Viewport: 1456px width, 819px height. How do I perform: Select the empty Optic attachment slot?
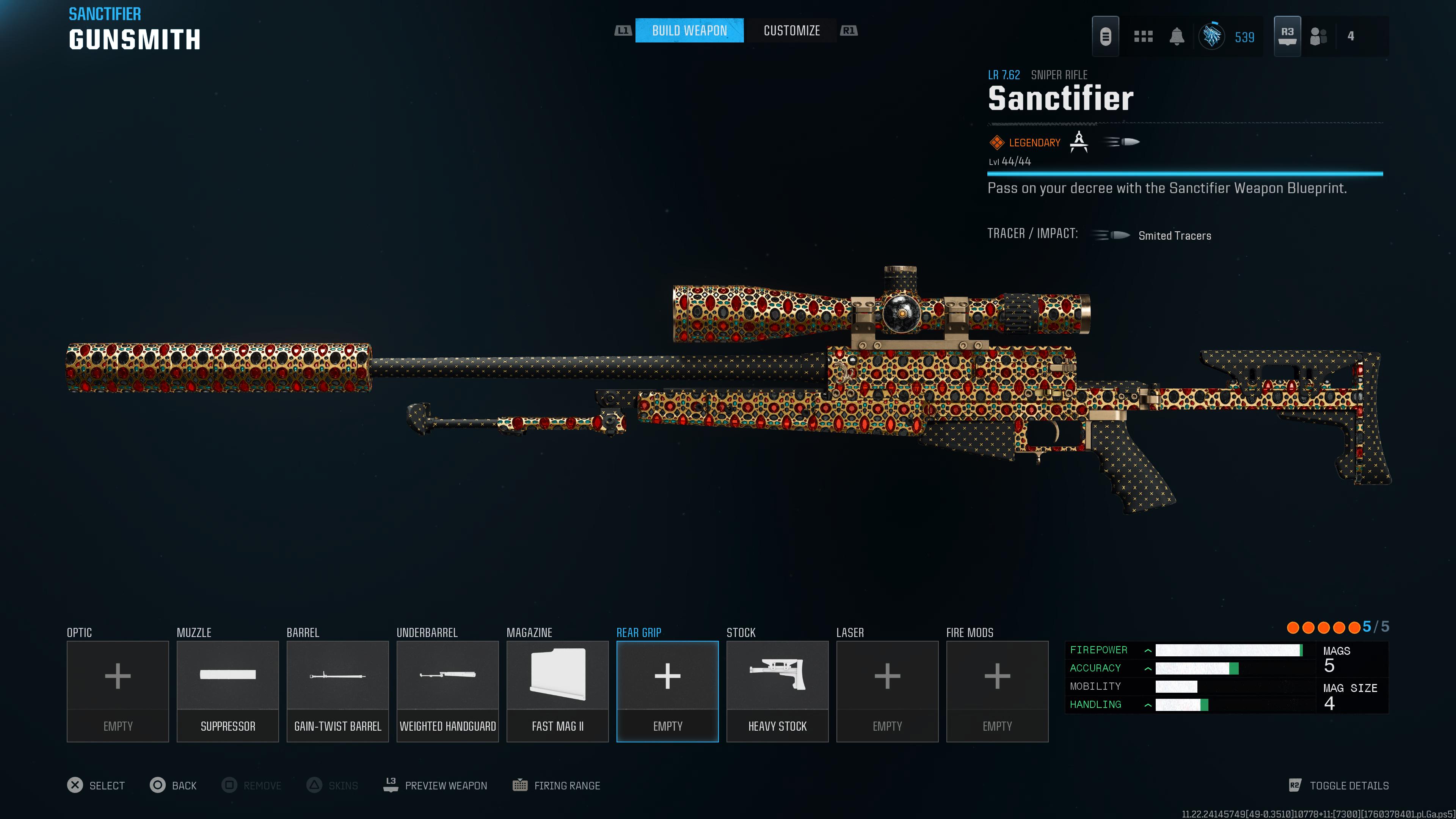118,691
